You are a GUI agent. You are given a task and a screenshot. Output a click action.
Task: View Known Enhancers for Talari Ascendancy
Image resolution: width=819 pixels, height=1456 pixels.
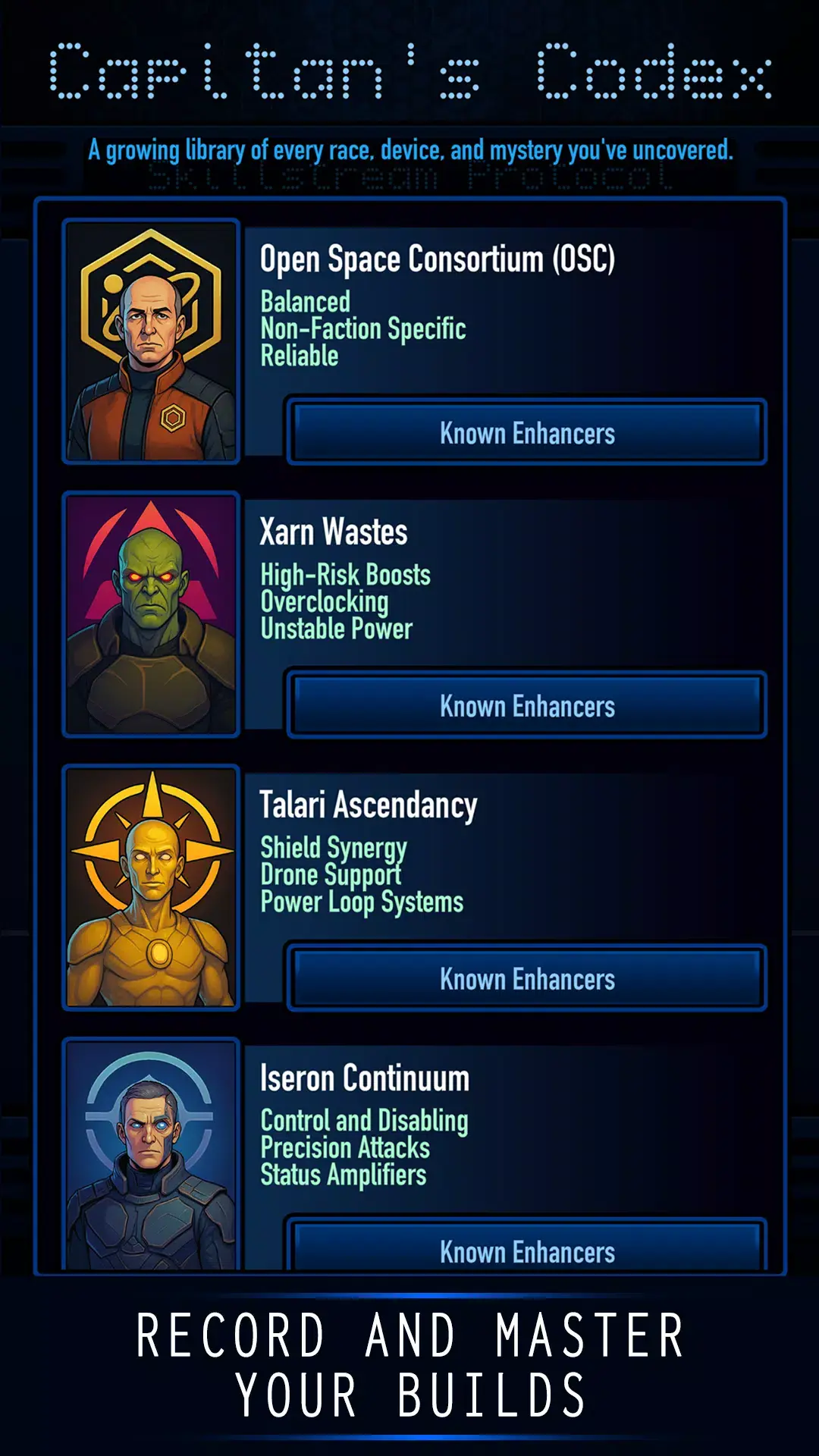pos(527,979)
